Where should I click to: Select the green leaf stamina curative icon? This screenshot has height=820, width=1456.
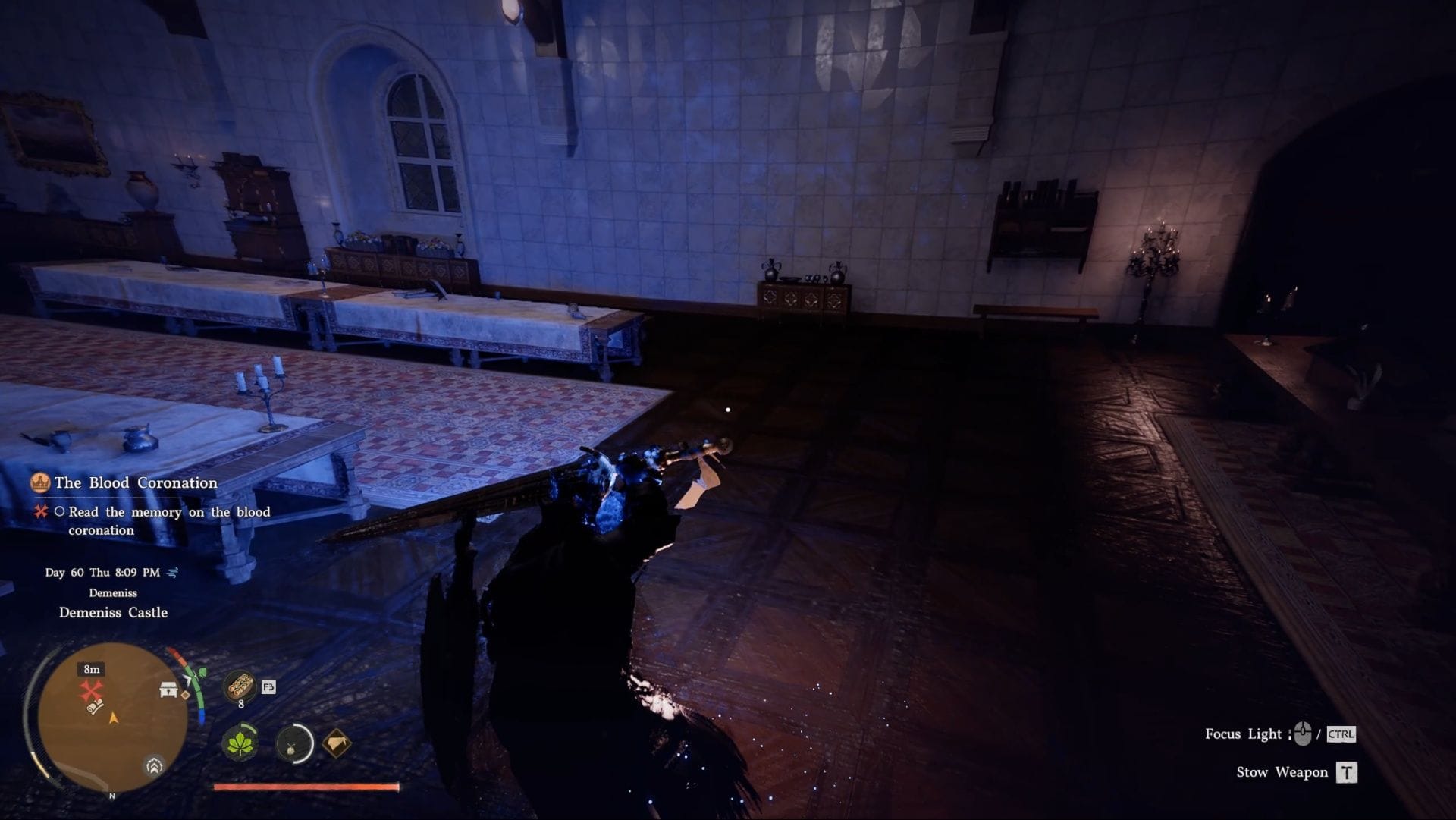(241, 744)
